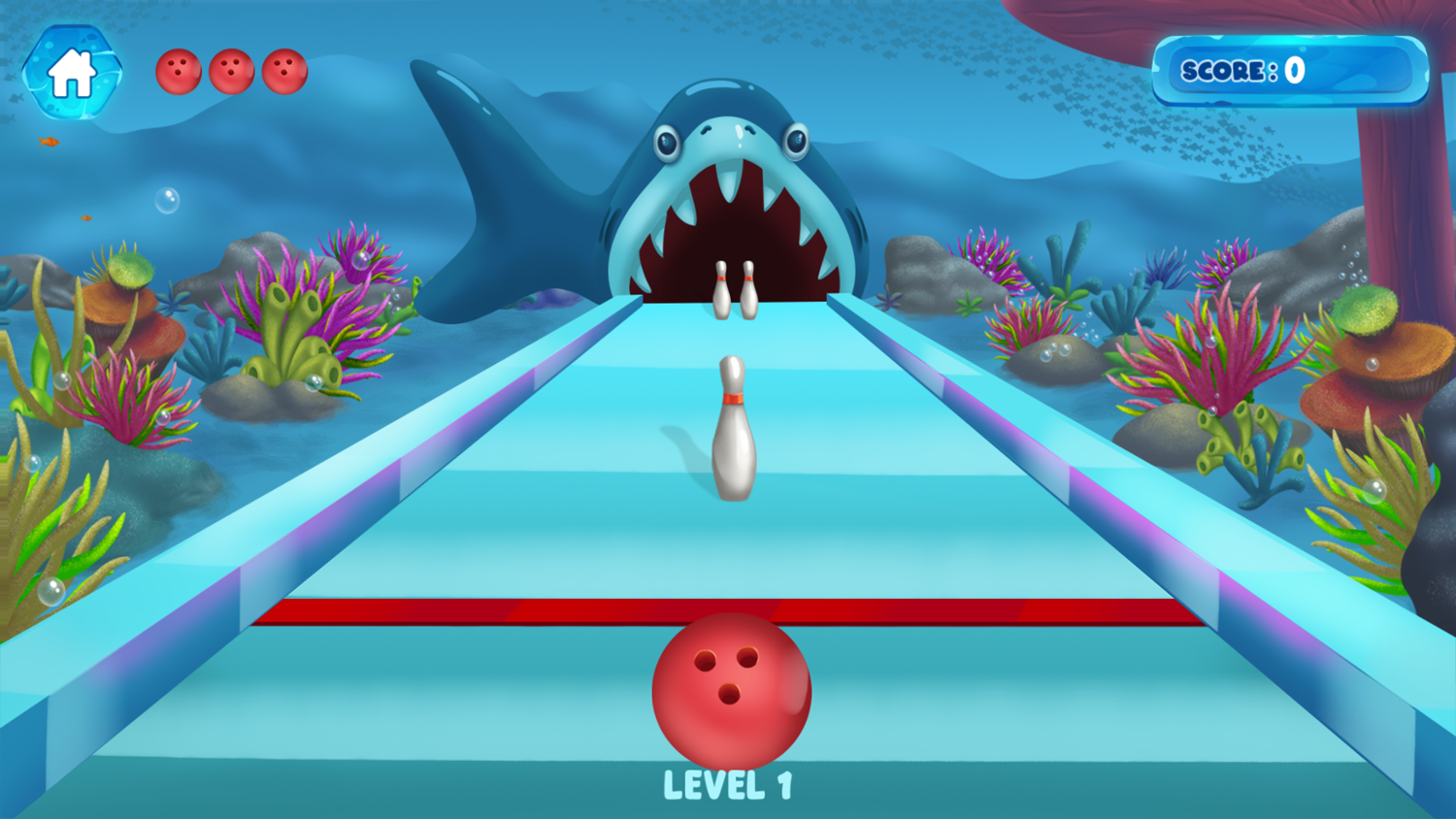Click the red bowling ball to launch

pyautogui.click(x=730, y=691)
